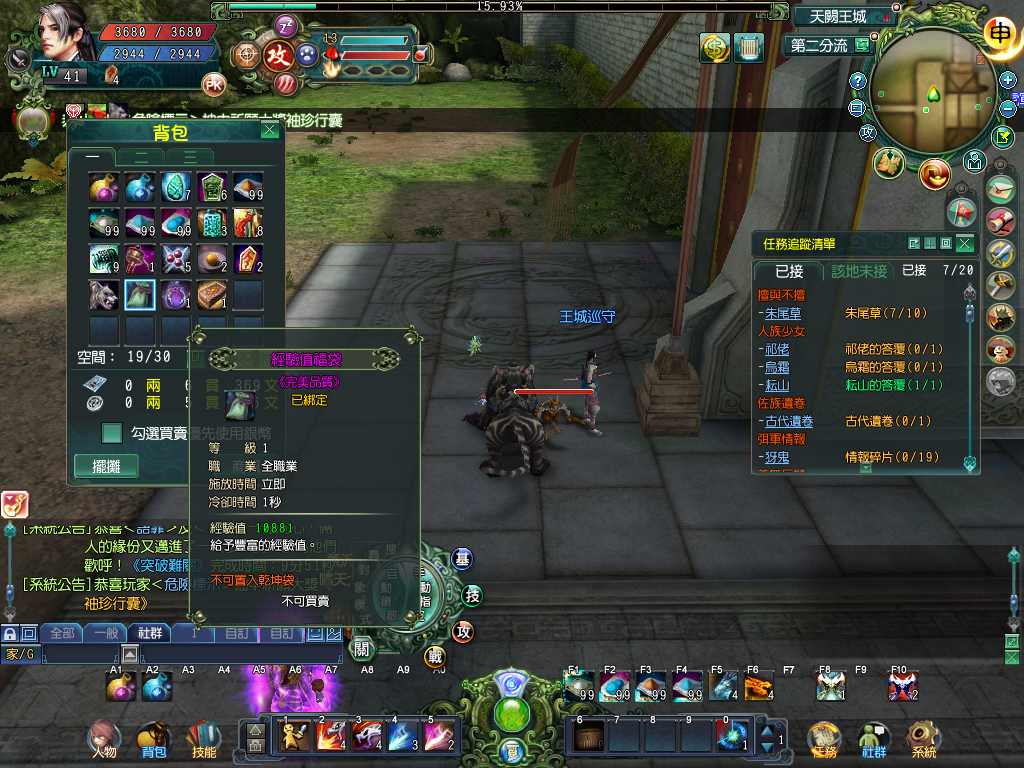1024x768 pixels.
Task: Close the 背包 inventory window
Action: pyautogui.click(x=269, y=130)
